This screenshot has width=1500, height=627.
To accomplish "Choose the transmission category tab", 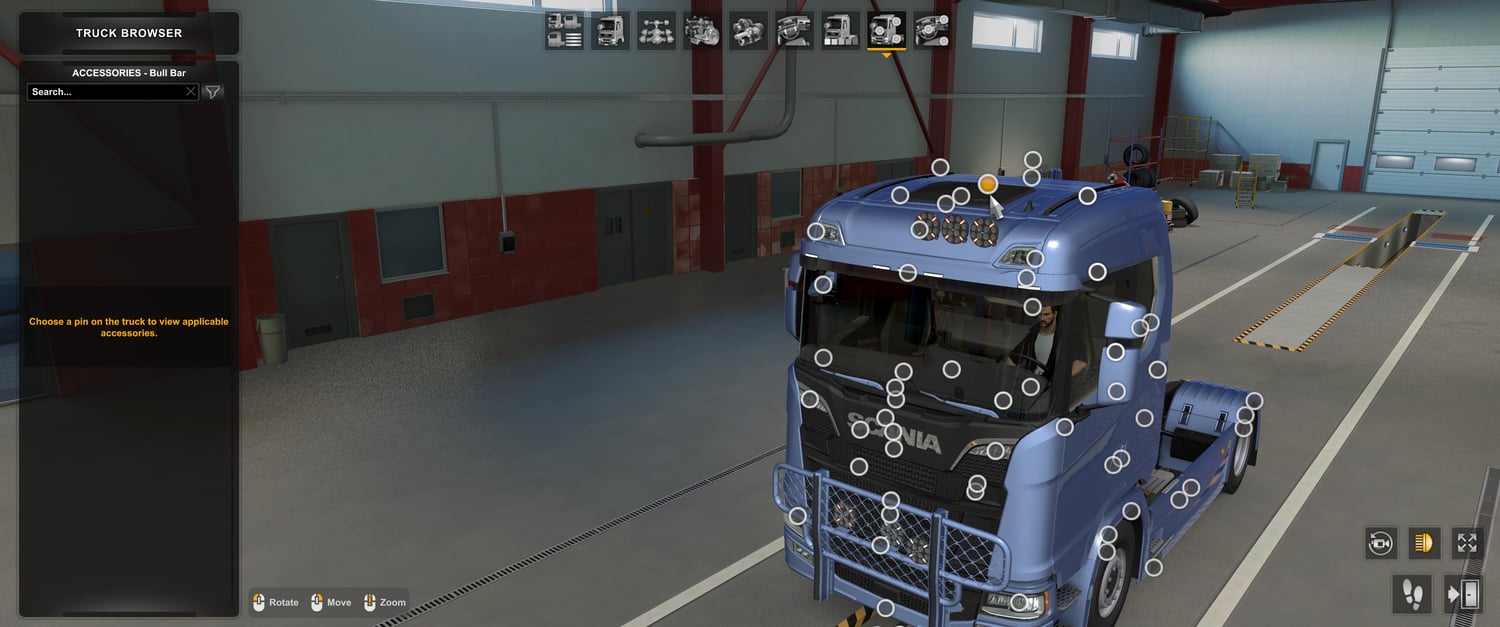I will (x=748, y=31).
